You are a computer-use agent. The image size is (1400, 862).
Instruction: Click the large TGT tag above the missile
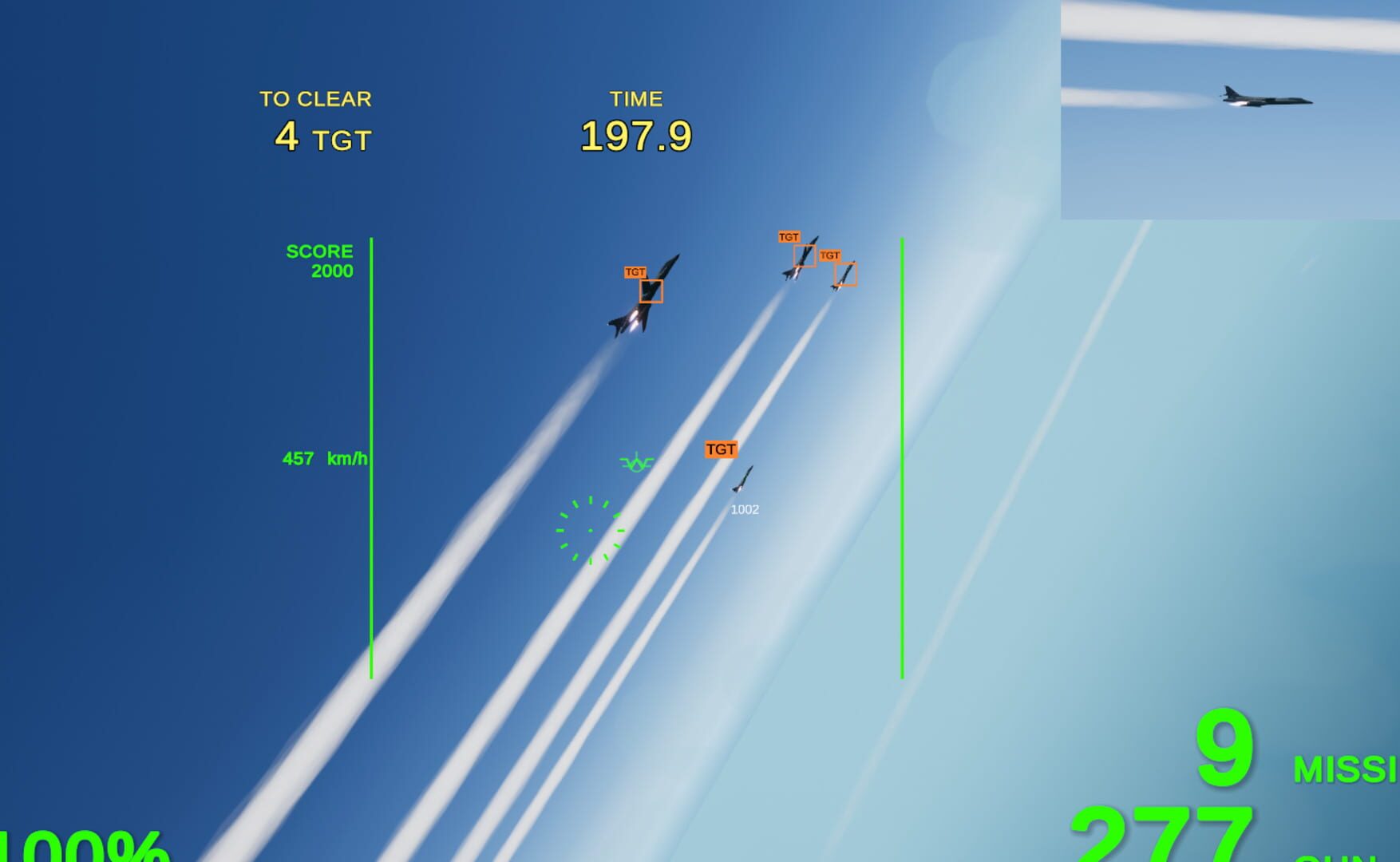[721, 450]
